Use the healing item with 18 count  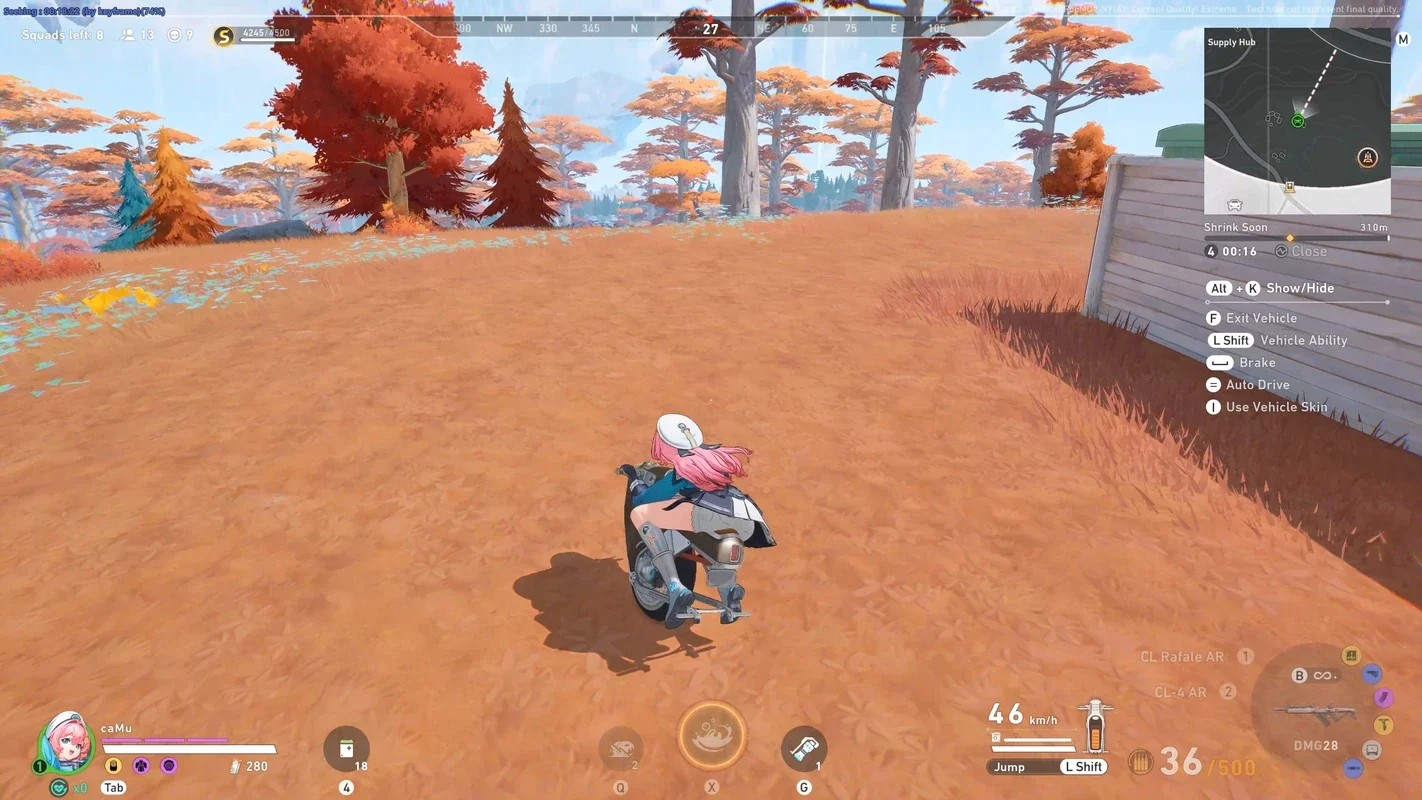tap(346, 749)
